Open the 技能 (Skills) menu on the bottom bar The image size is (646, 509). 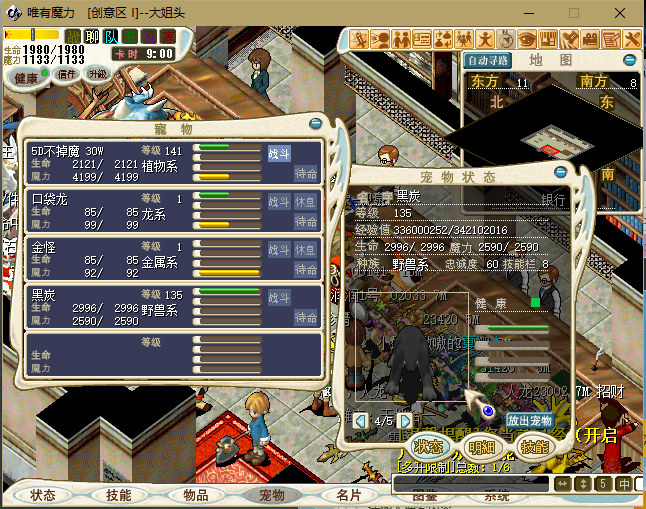coord(119,495)
